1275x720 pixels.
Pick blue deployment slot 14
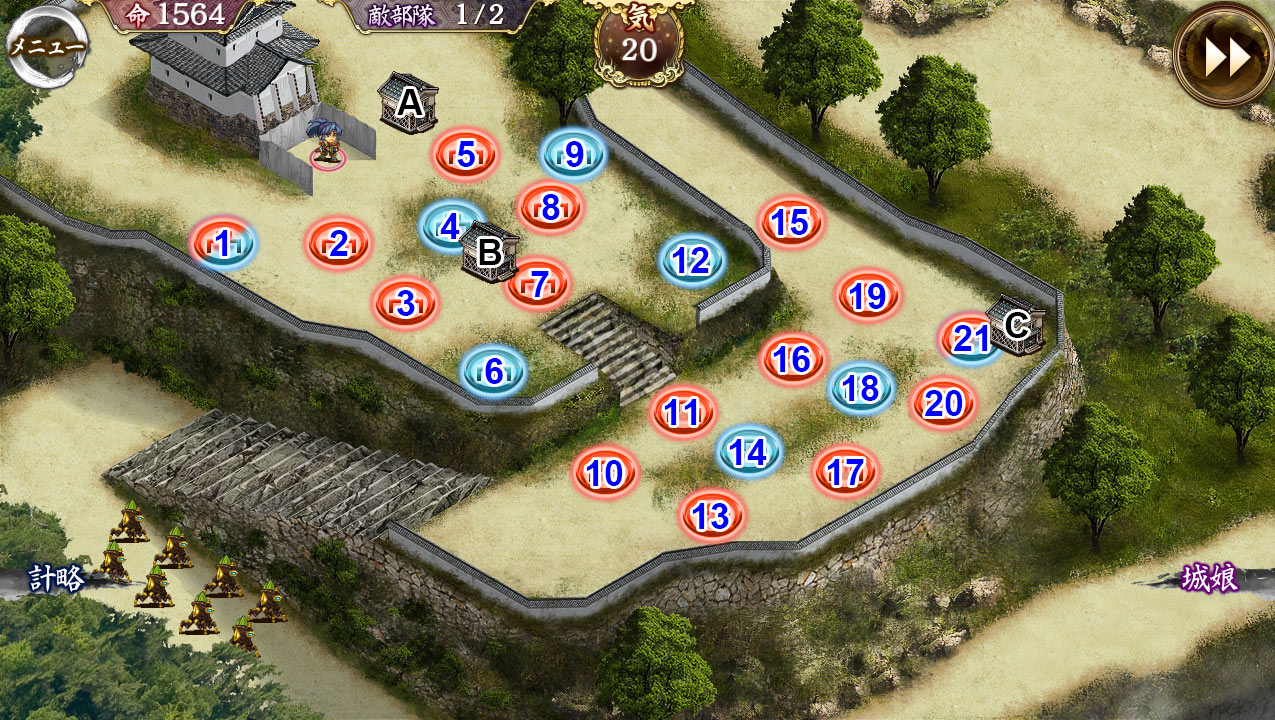[748, 453]
